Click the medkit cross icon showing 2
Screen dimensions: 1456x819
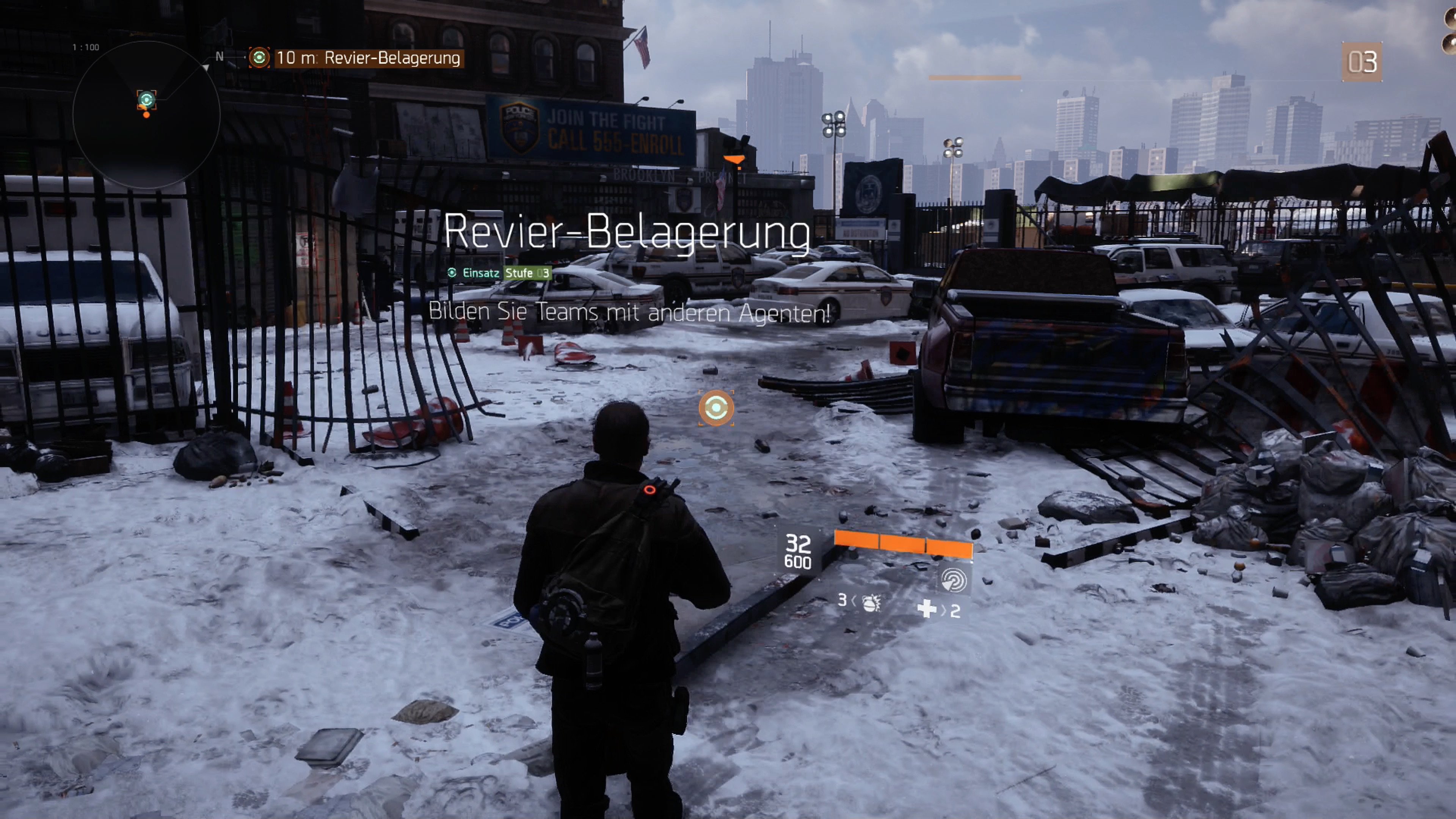coord(927,607)
